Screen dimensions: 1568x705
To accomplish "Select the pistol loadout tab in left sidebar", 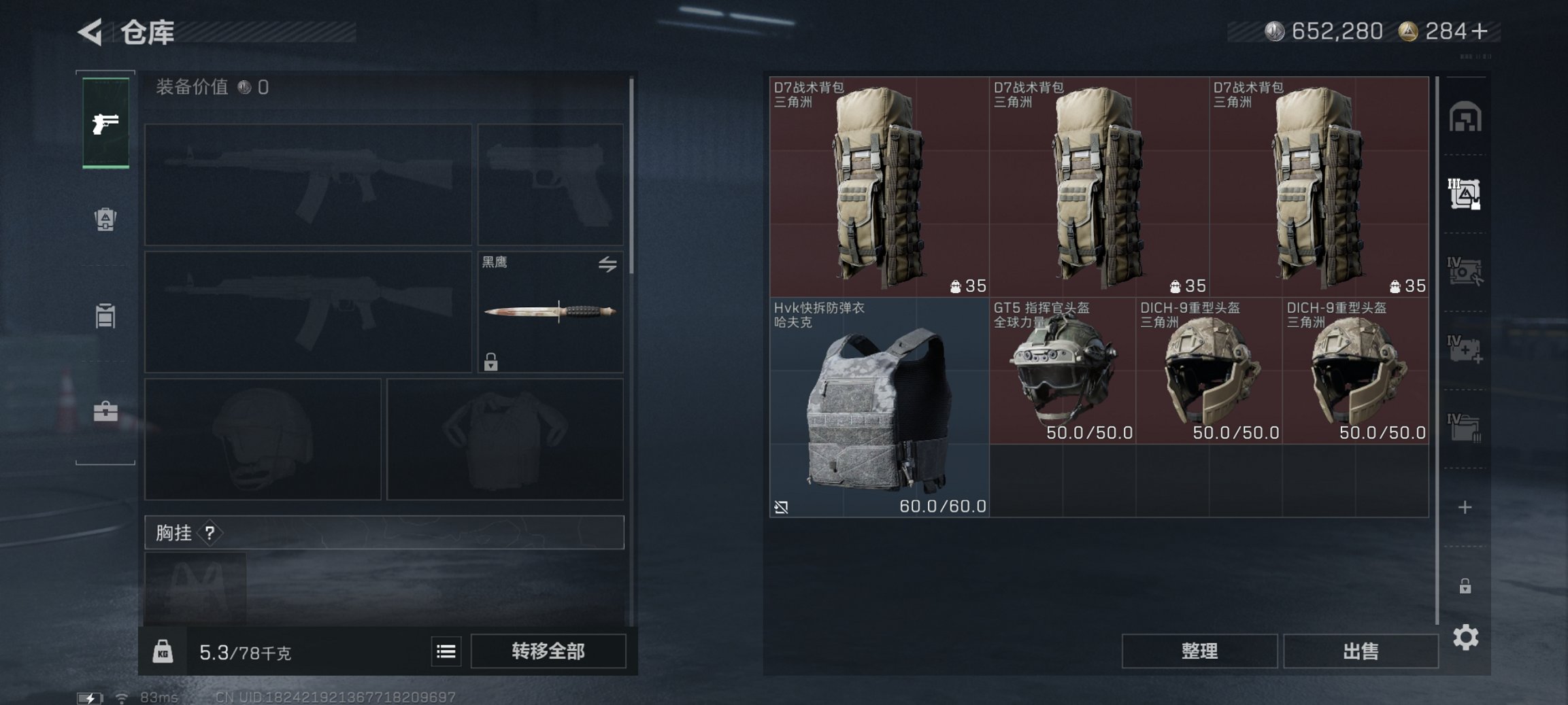I will [x=105, y=122].
